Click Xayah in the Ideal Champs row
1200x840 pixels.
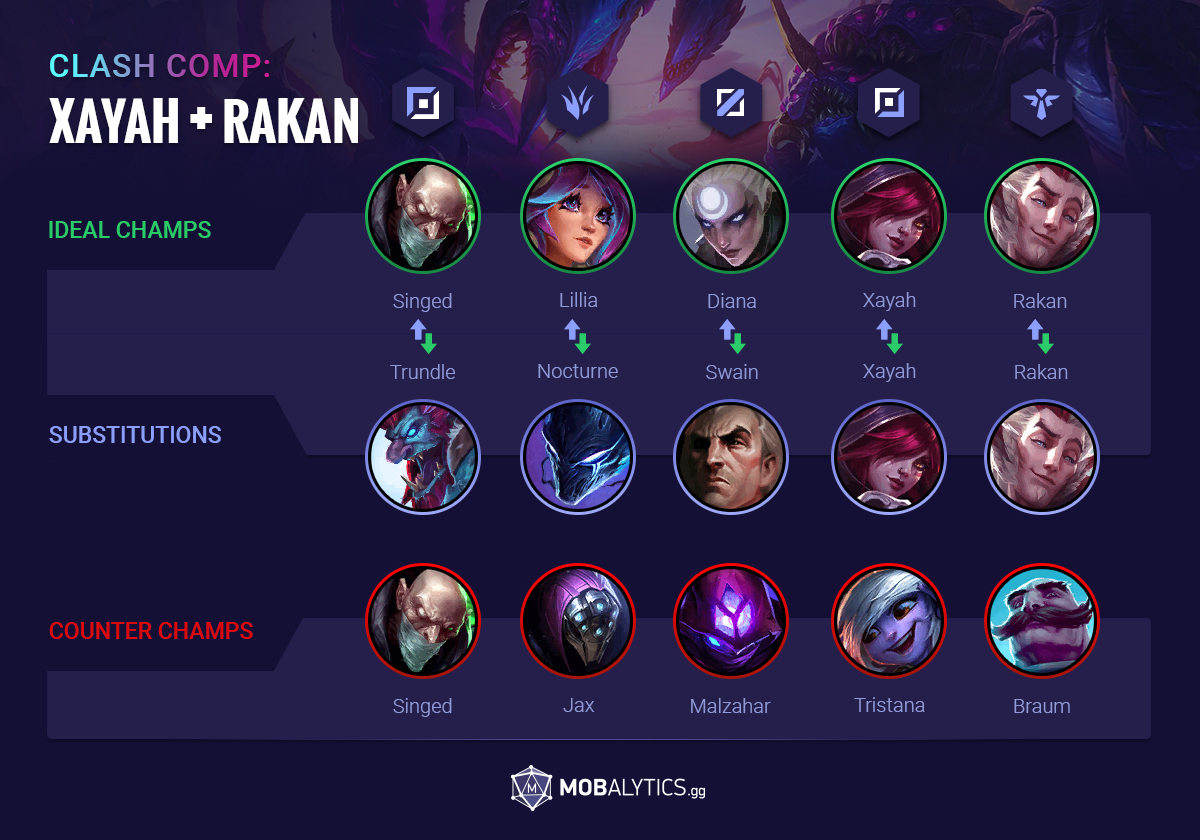[888, 215]
